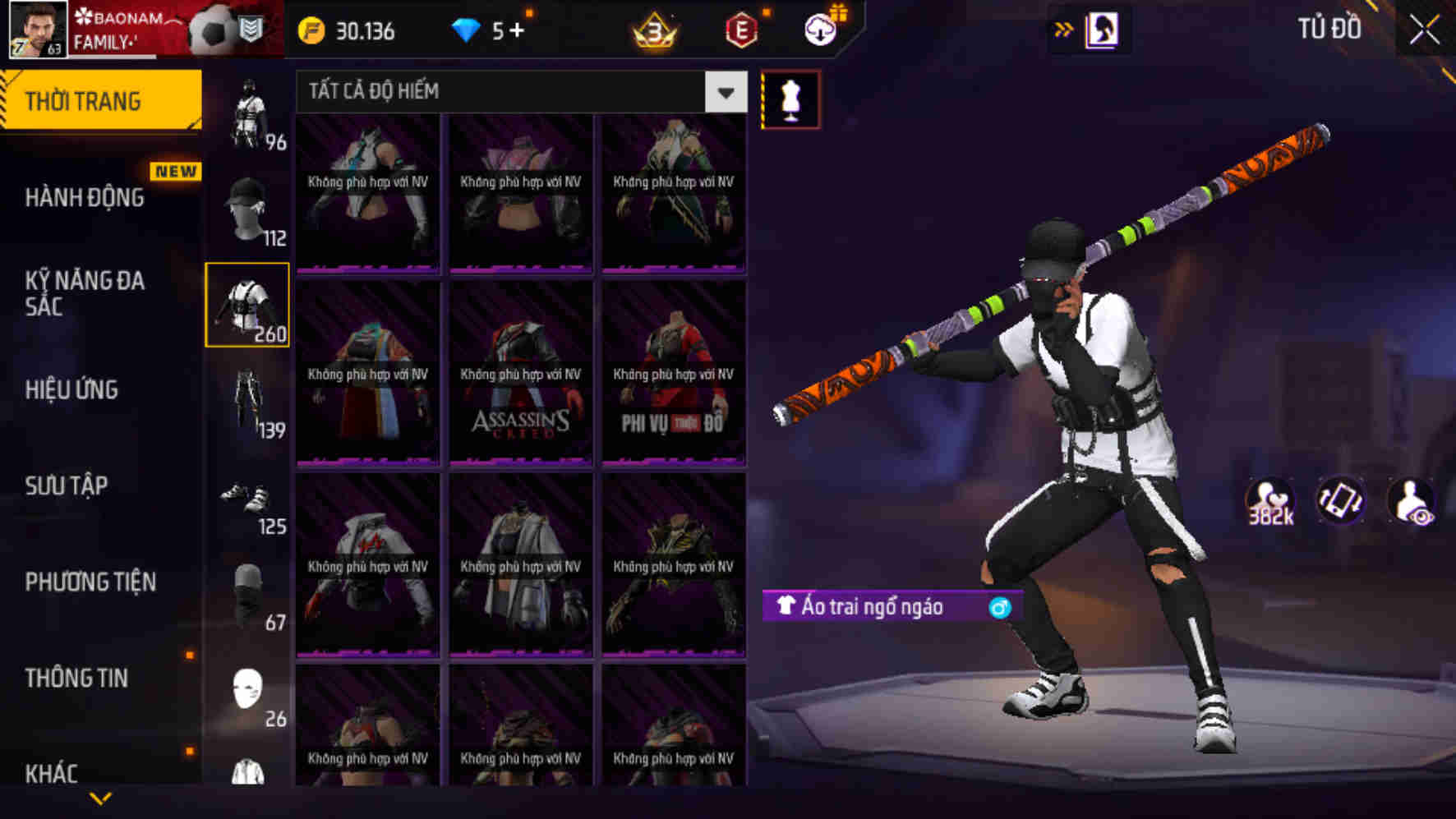The height and width of the screenshot is (819, 1456).
Task: Select the upper body category with 260 items
Action: coord(249,306)
